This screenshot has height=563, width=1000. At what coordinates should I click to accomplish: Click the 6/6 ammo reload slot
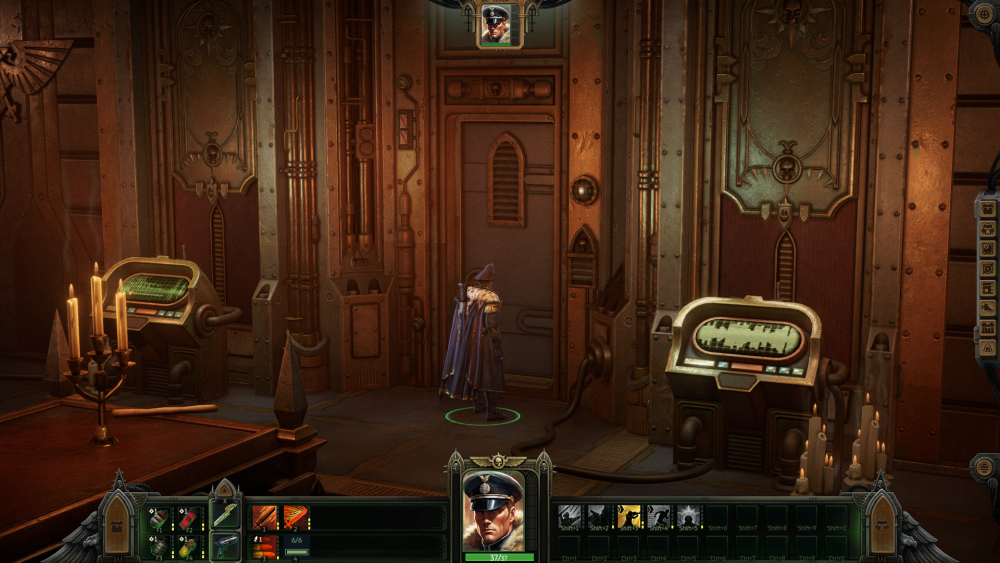[x=296, y=546]
